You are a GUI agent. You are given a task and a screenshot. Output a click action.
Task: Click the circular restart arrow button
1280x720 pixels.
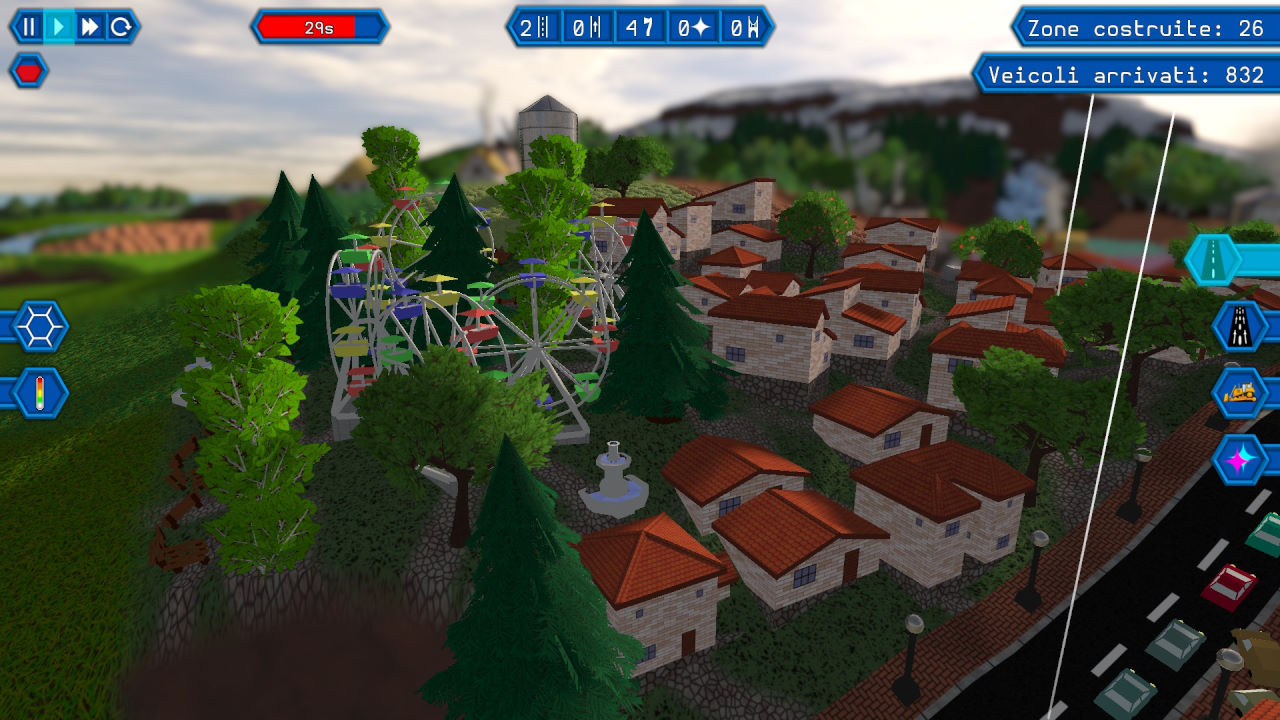pyautogui.click(x=121, y=27)
